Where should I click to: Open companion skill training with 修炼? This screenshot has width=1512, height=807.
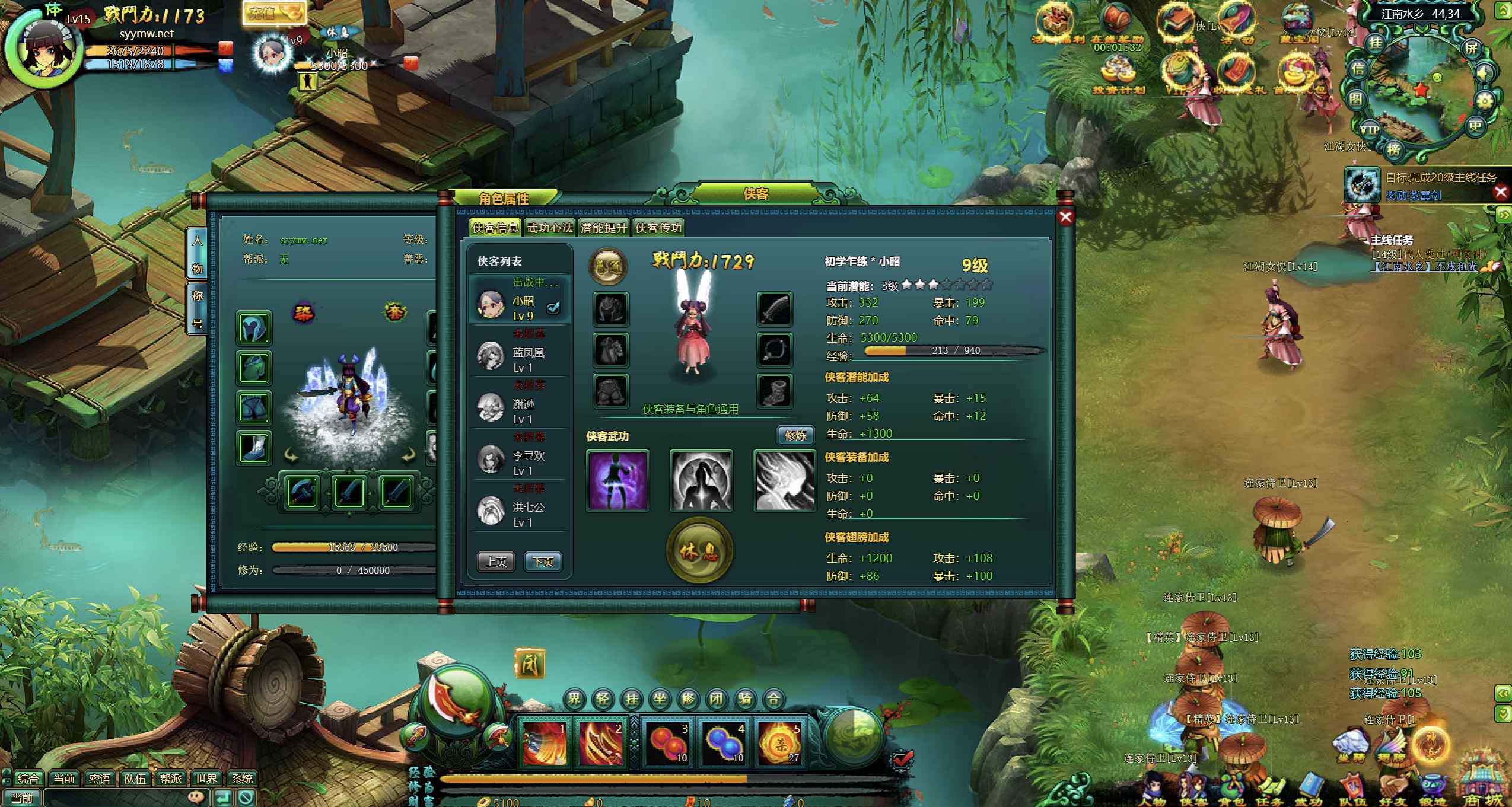coord(795,436)
